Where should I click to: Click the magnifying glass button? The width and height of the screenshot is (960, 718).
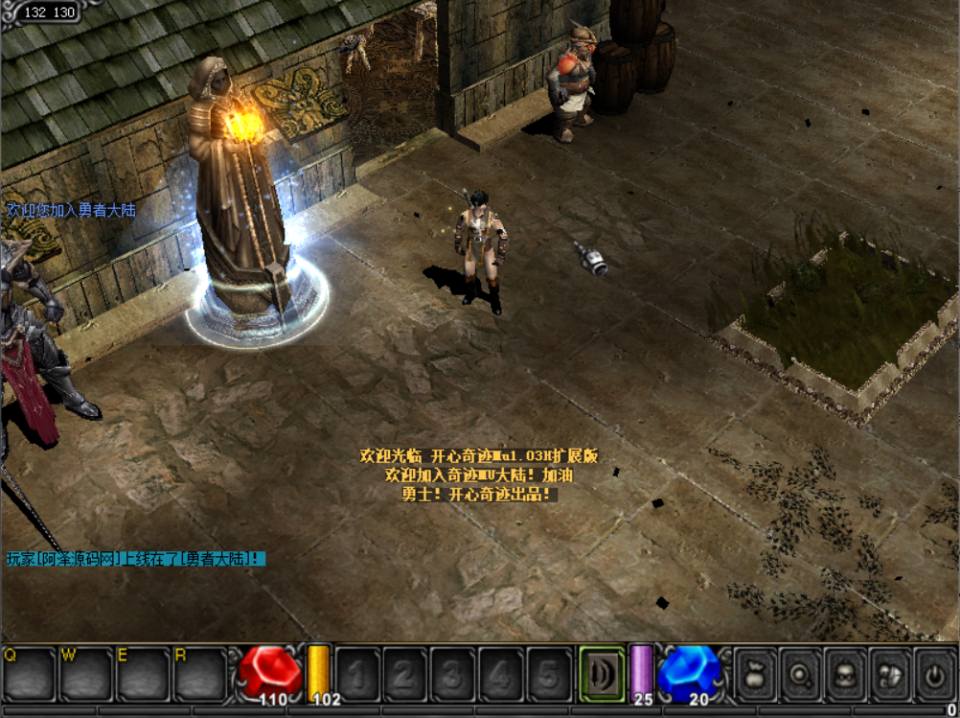pos(801,674)
